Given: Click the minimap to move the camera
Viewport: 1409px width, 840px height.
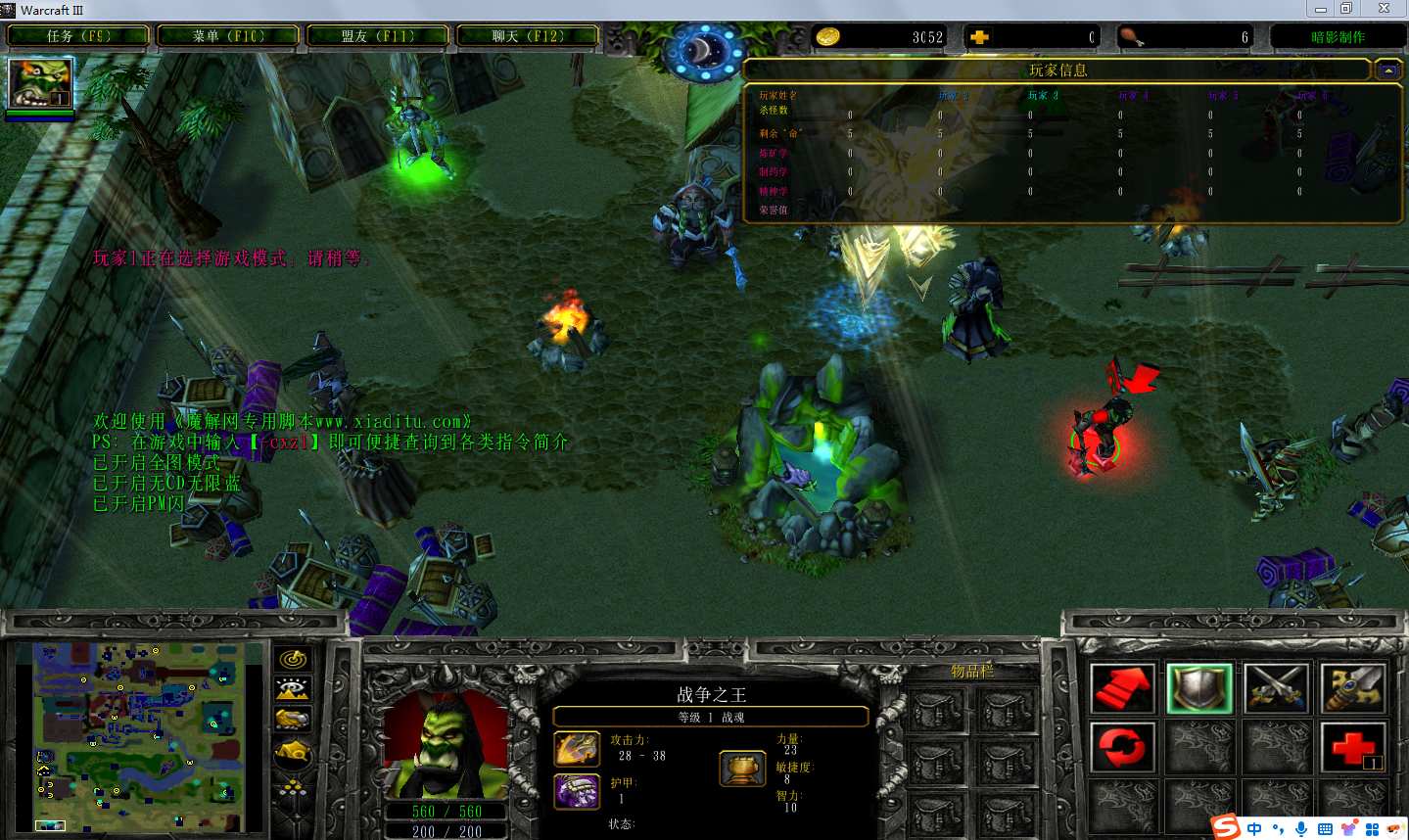Looking at the screenshot, I should (x=139, y=734).
